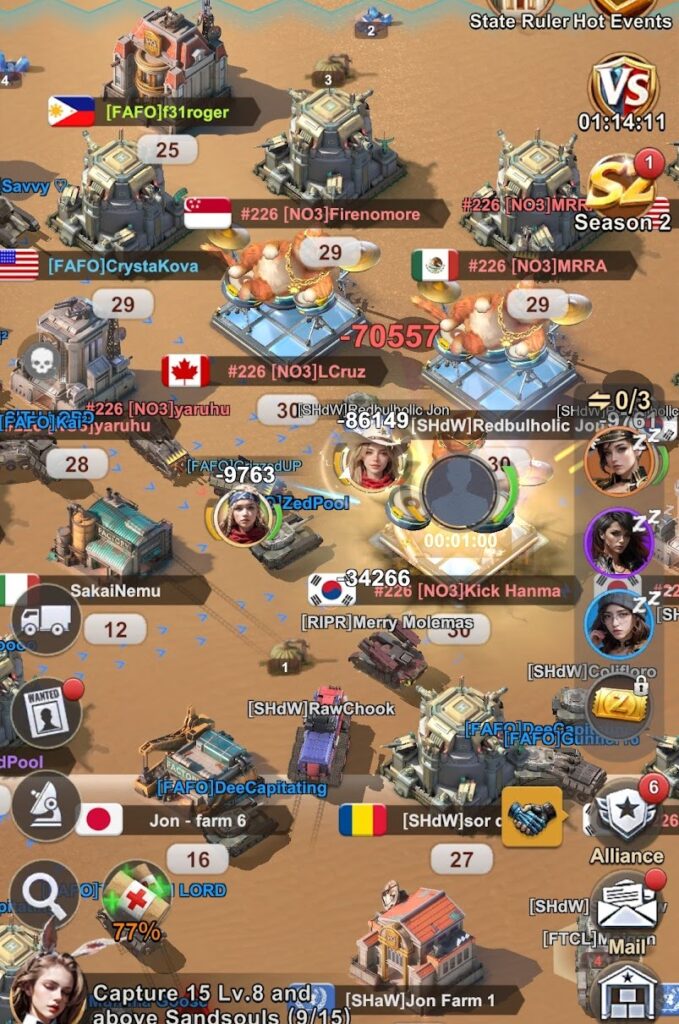Open the VS event icon
679x1024 pixels.
[x=624, y=87]
